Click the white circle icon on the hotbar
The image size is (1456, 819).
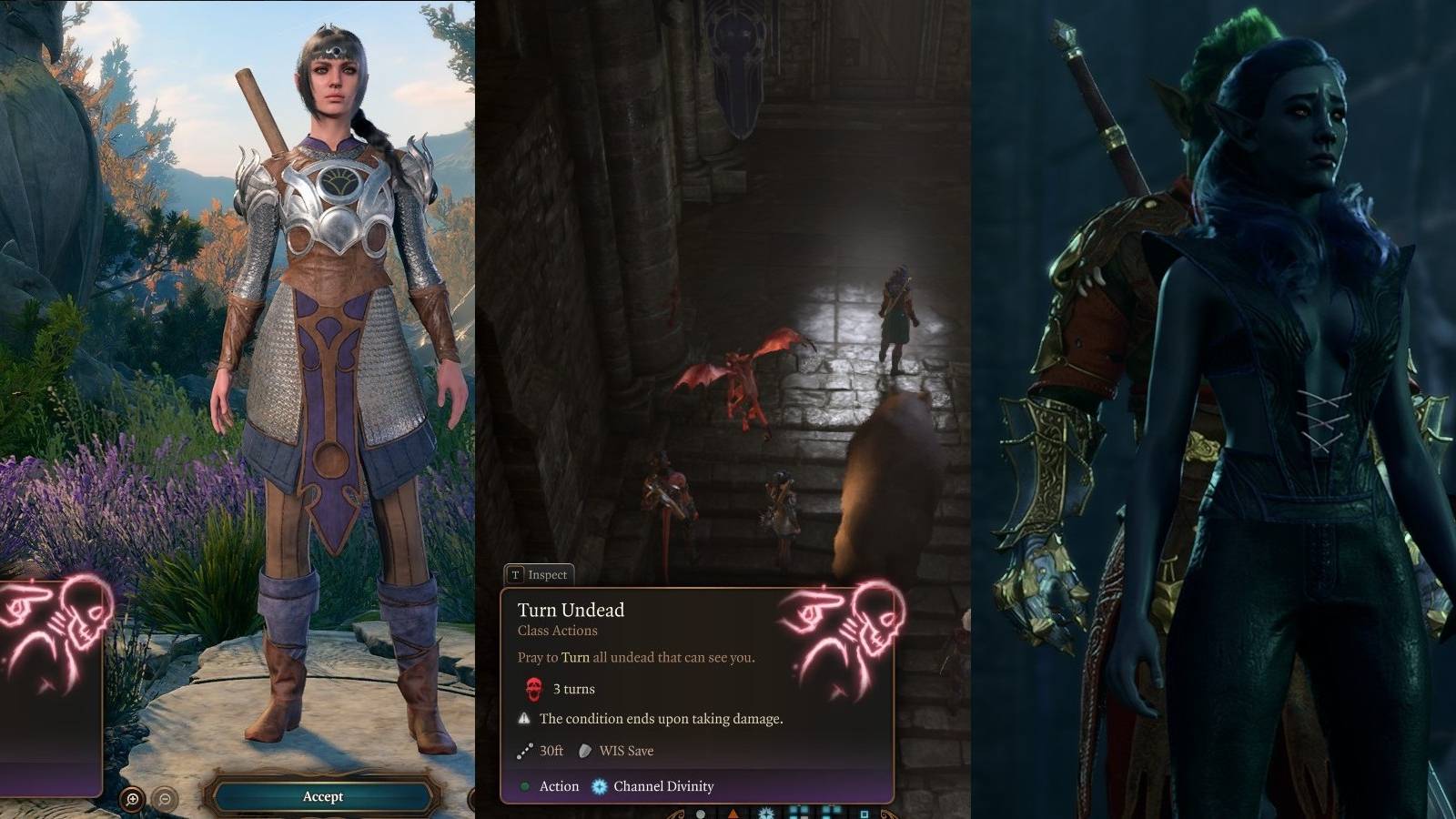pyautogui.click(x=702, y=814)
